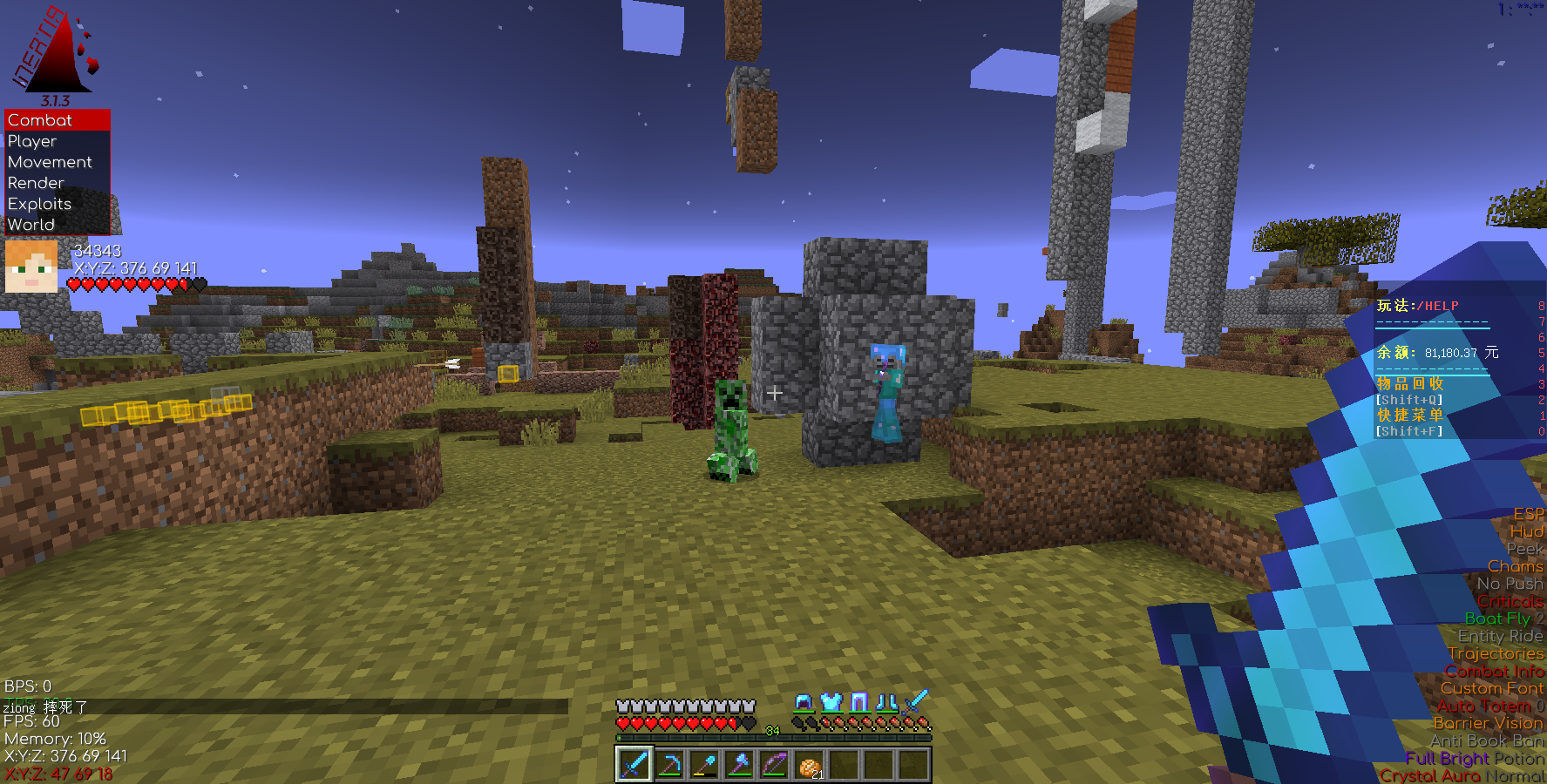Screen dimensions: 1547x784
Task: Click the Alex player head avatar
Action: tap(31, 267)
